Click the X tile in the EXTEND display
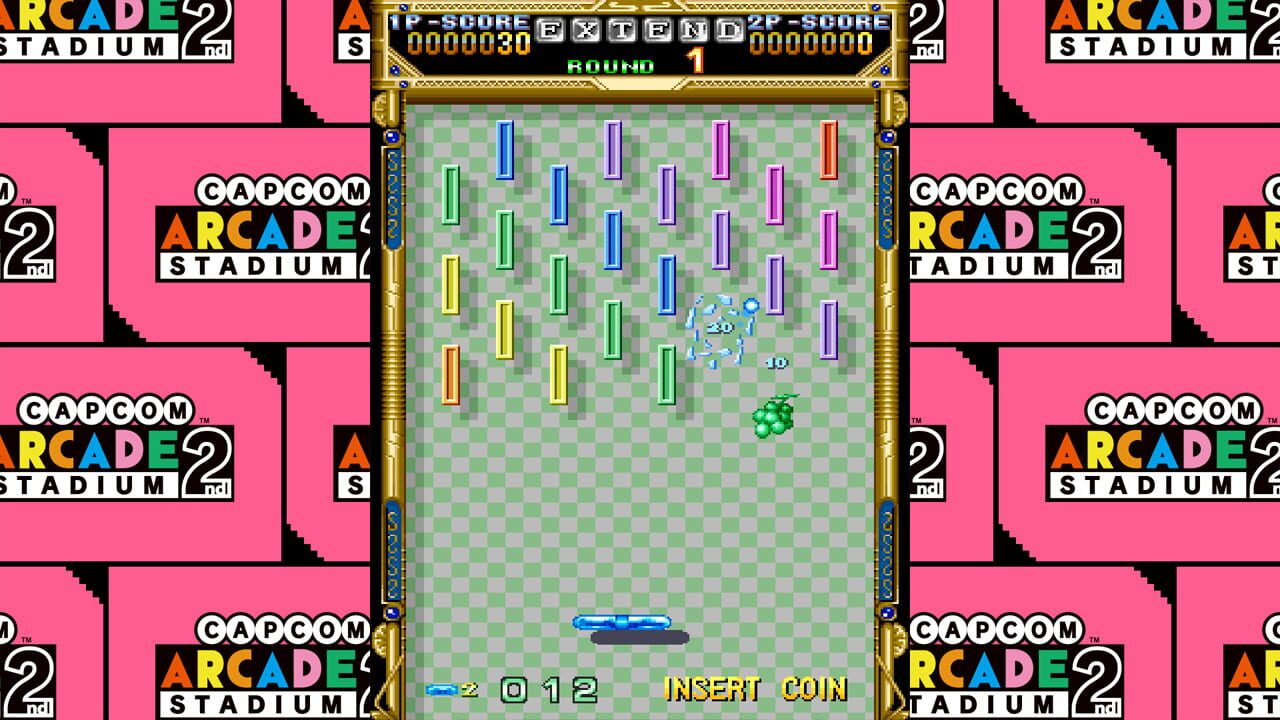Image resolution: width=1280 pixels, height=720 pixels. pyautogui.click(x=588, y=30)
